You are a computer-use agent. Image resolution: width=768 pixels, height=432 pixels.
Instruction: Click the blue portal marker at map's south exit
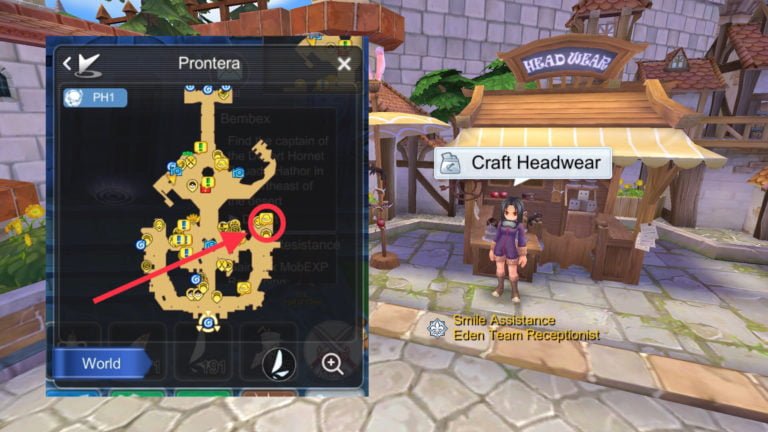[x=208, y=323]
